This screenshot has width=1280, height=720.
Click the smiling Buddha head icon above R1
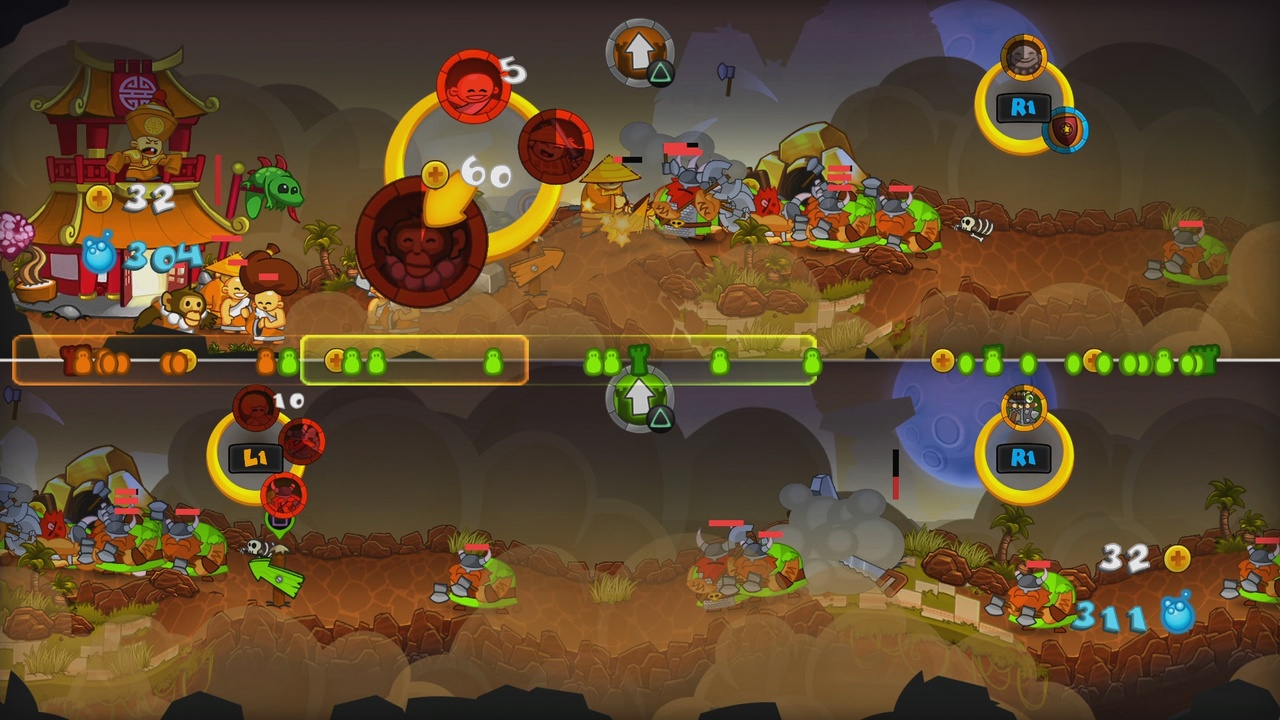1023,60
